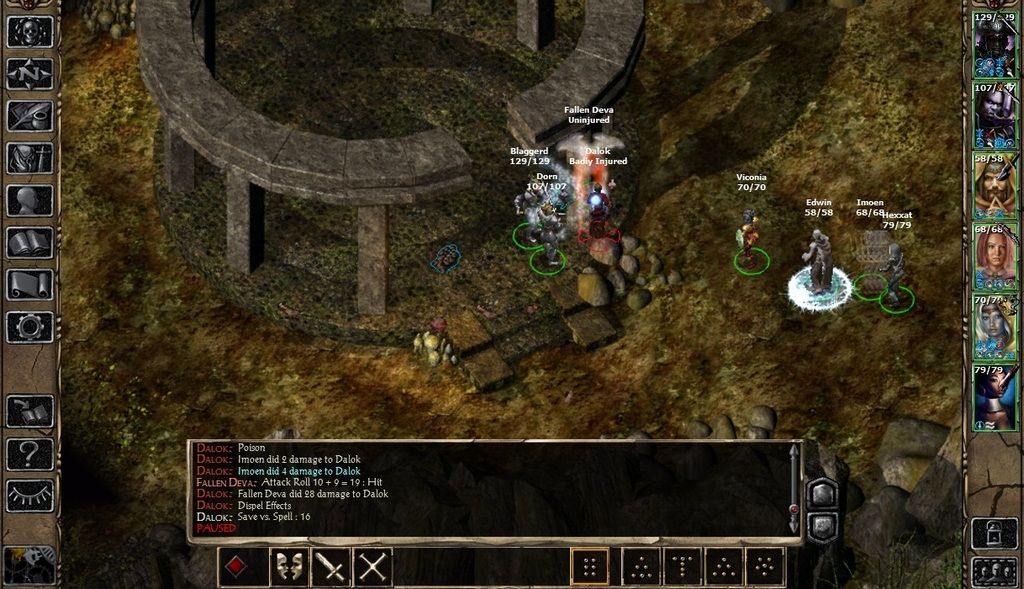Select Blaggerd's portrait
This screenshot has height=589, width=1024.
click(994, 46)
